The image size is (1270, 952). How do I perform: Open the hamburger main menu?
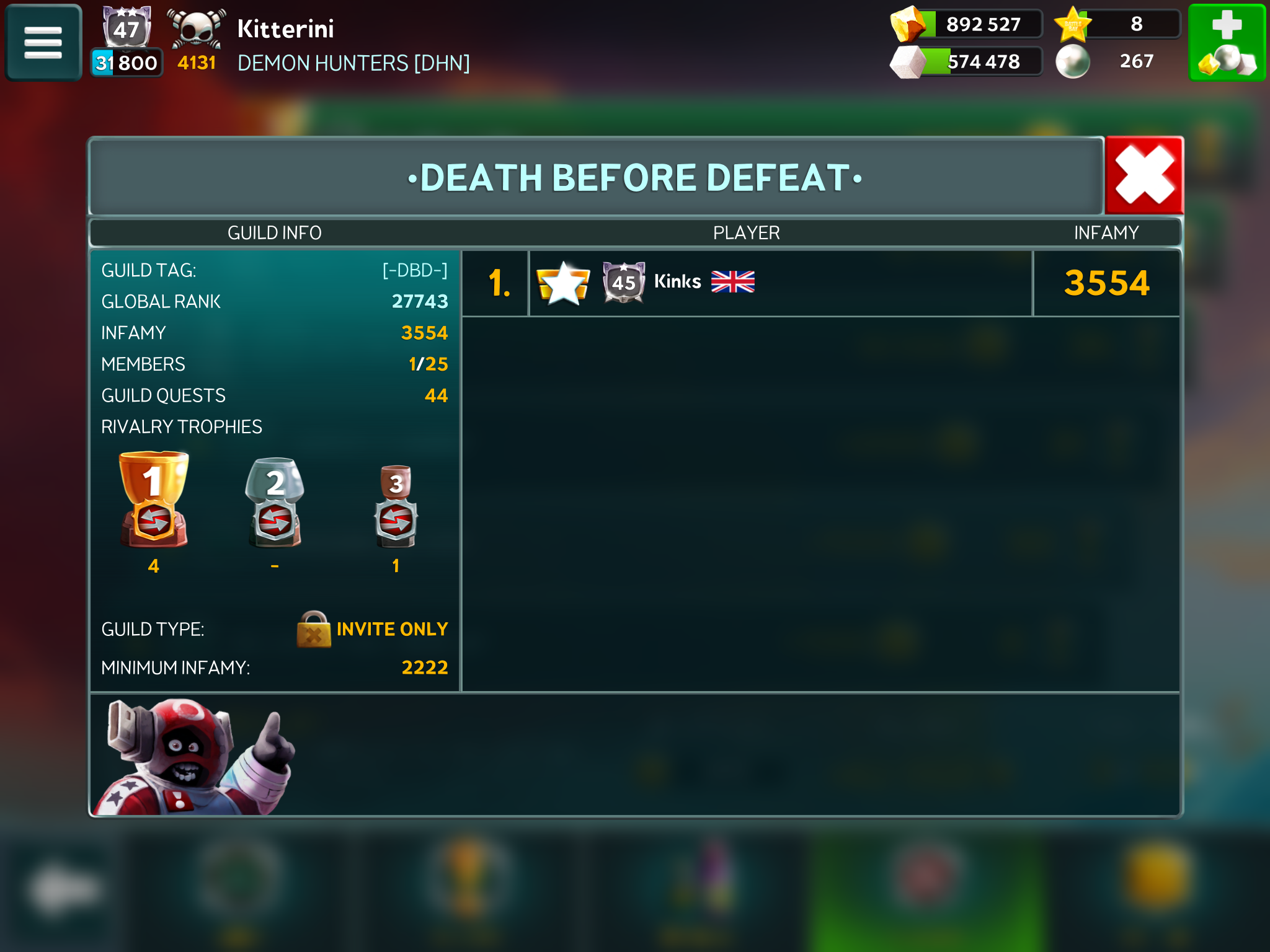(43, 43)
